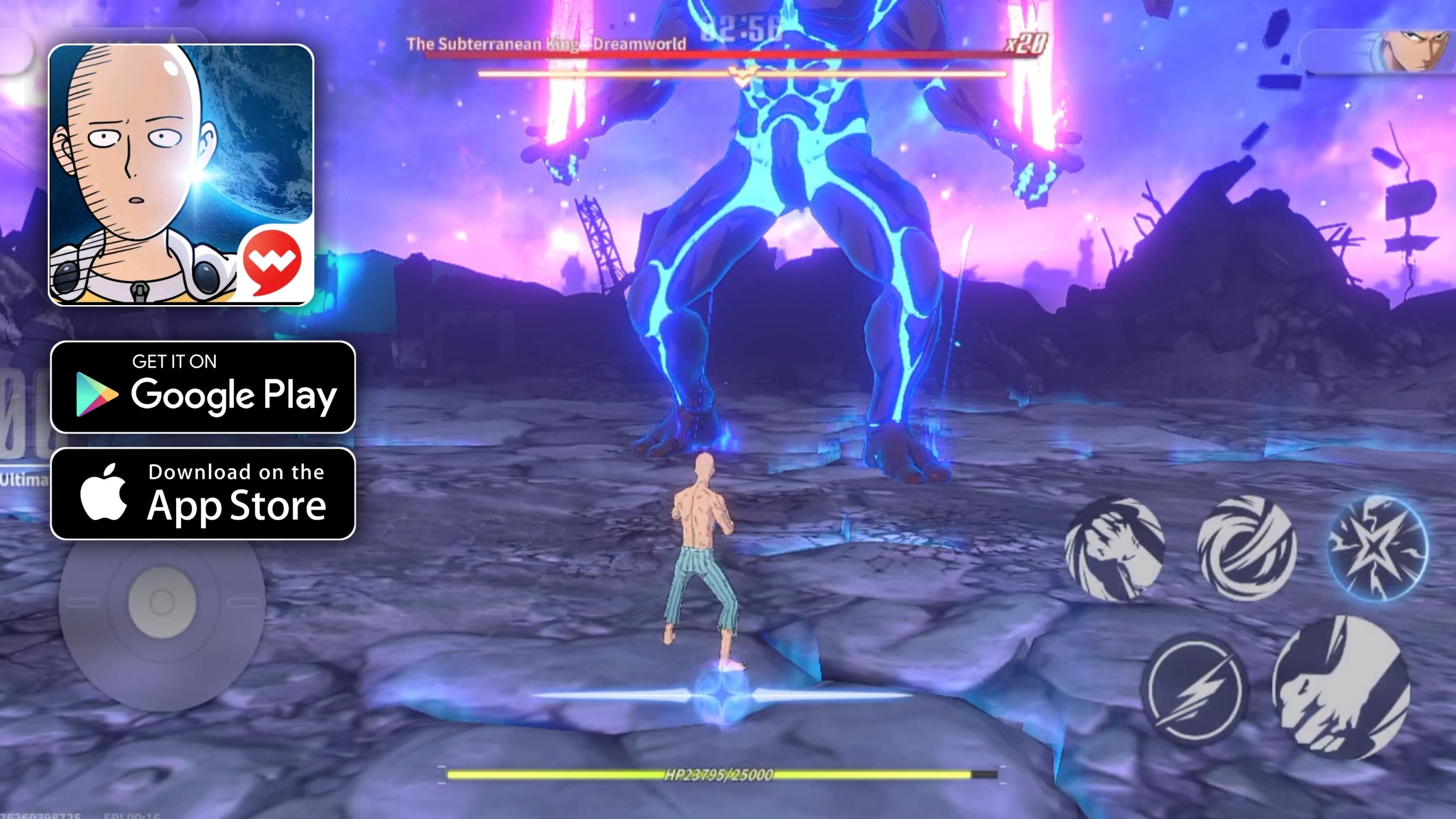Trigger the punching fist skill icon
Viewport: 1456px width, 819px height.
(1114, 548)
